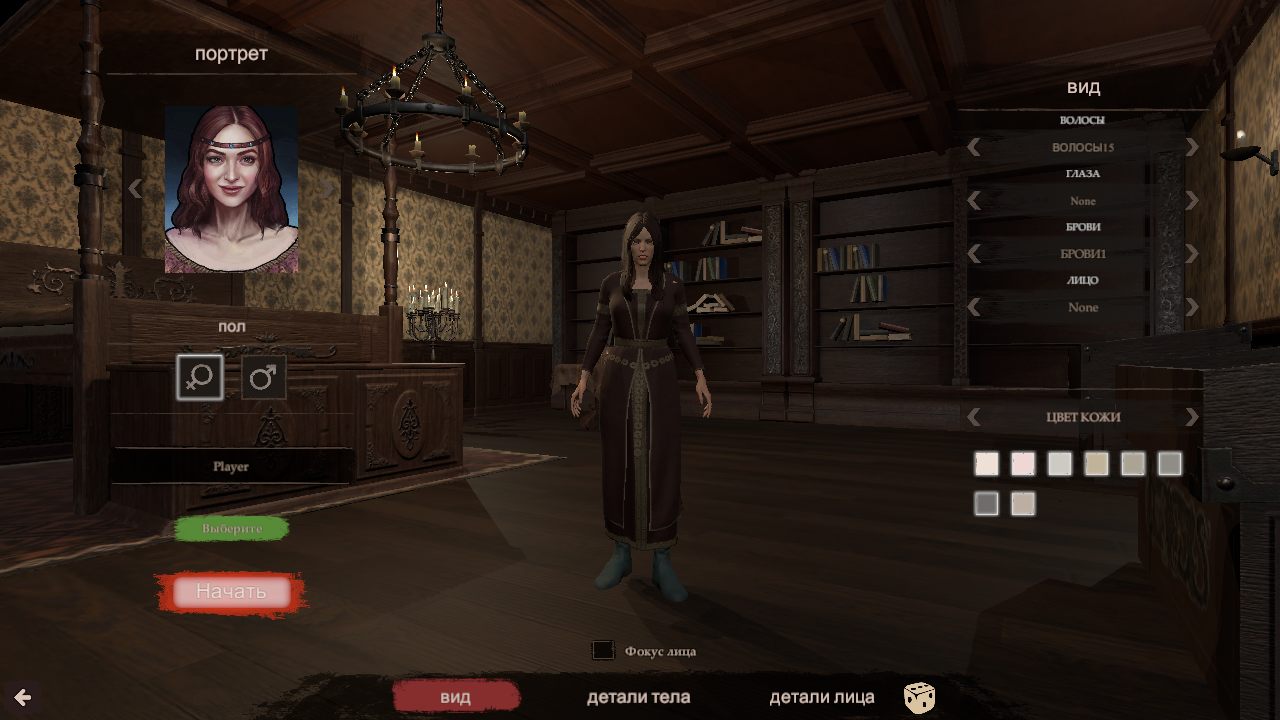Screen dimensions: 1280x720
Task: Step back the Брови1 eyebrow option
Action: coord(974,254)
